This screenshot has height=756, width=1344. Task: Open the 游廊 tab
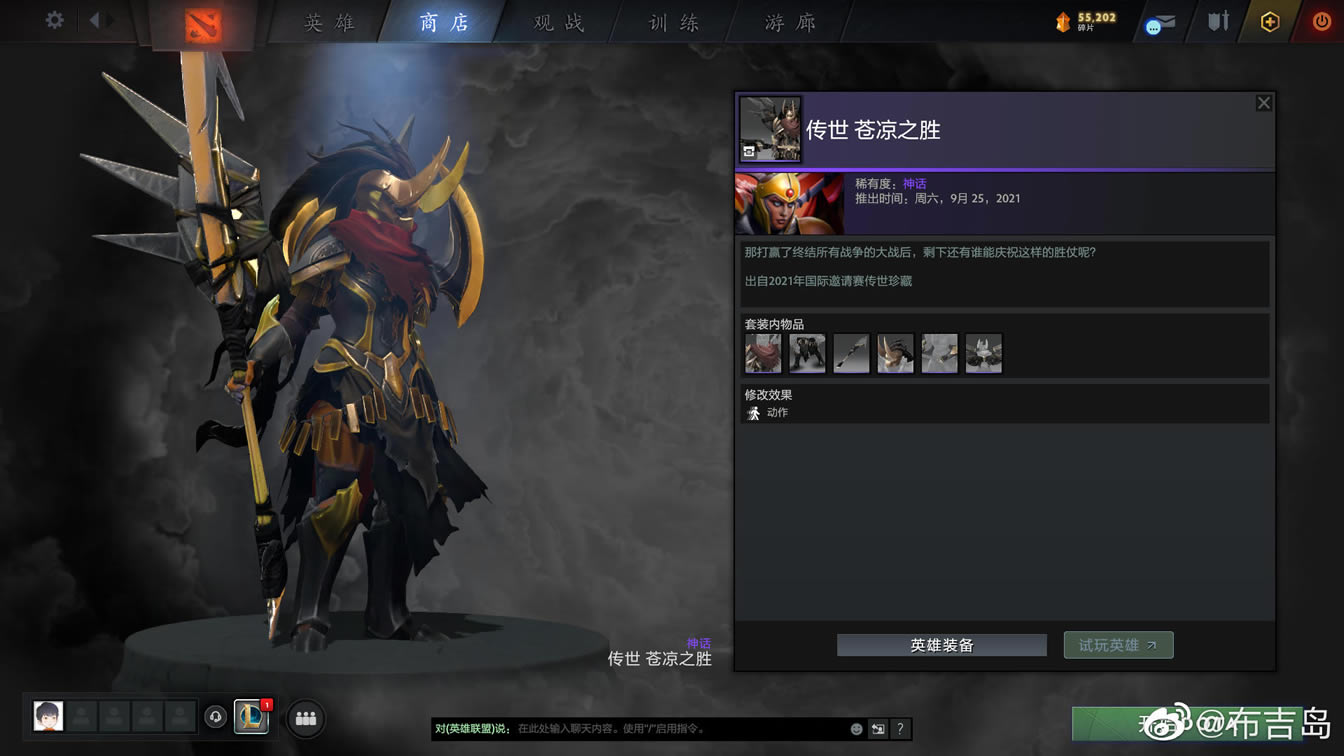click(789, 21)
